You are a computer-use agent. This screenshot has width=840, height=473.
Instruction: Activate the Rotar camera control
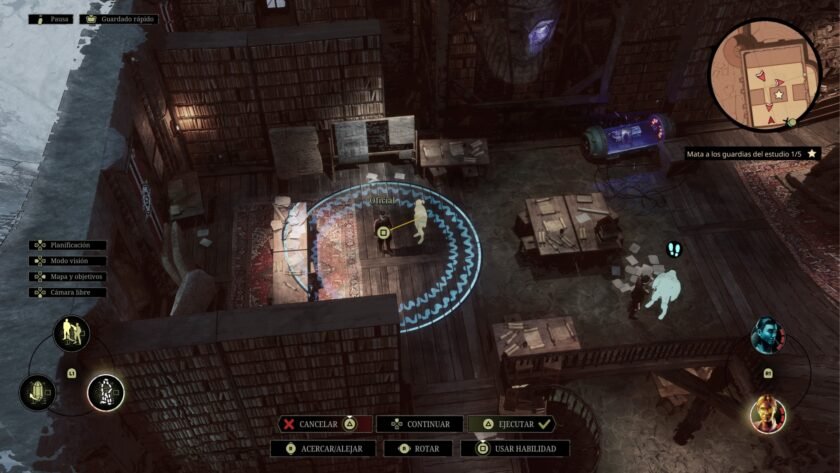(x=420, y=449)
